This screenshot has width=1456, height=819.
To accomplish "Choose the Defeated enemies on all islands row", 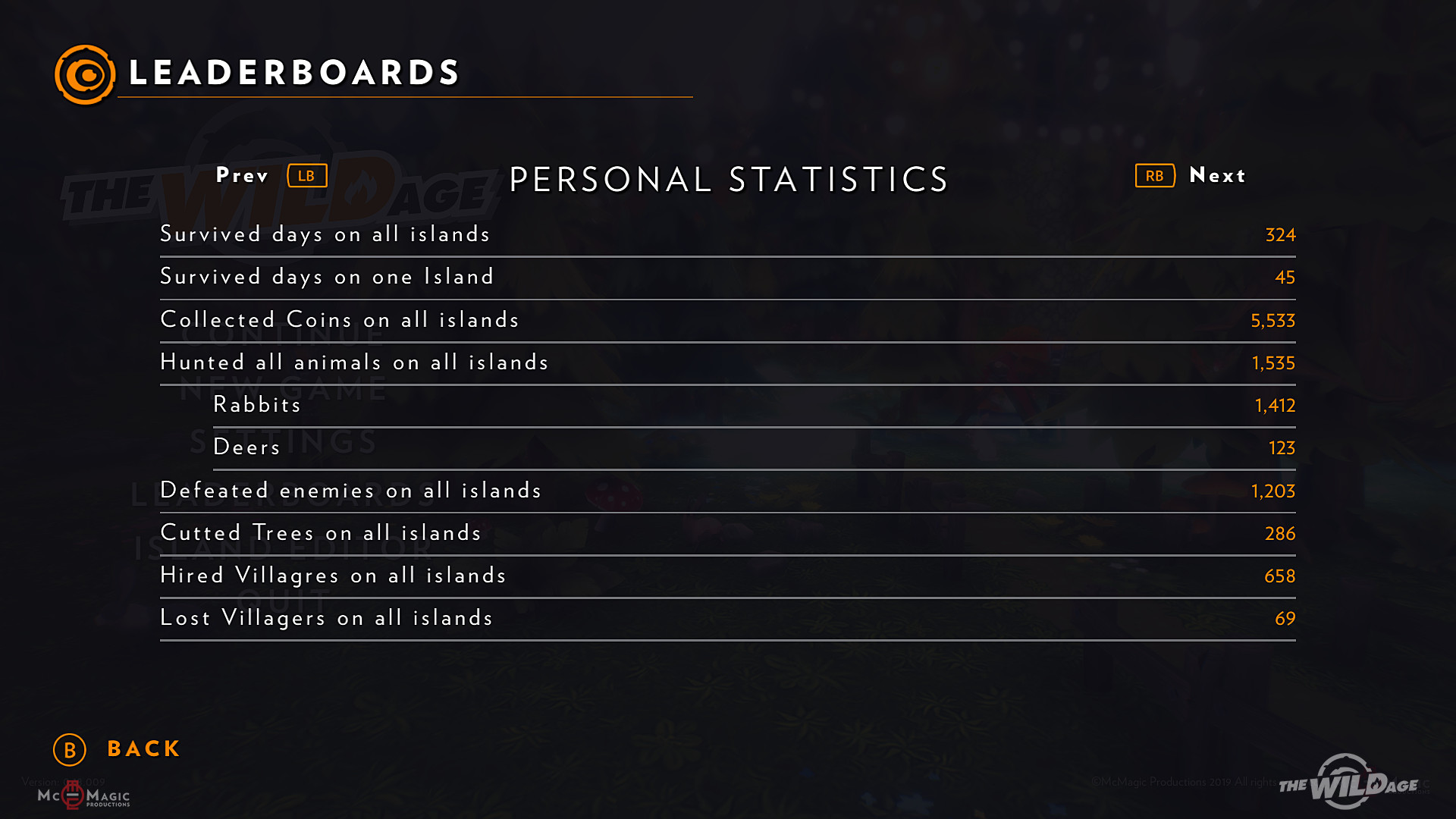I will coord(726,491).
